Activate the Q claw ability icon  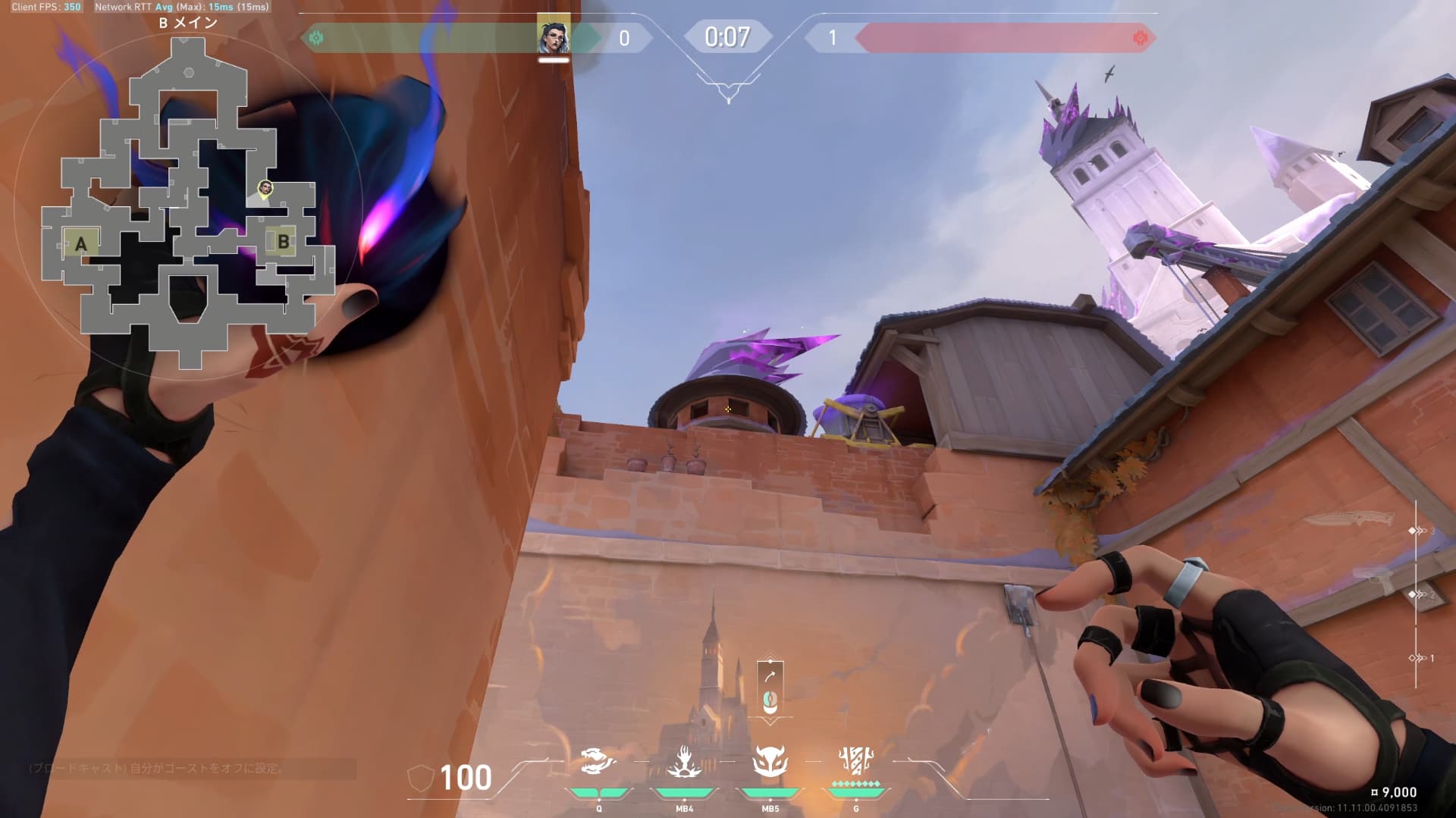pos(598,761)
